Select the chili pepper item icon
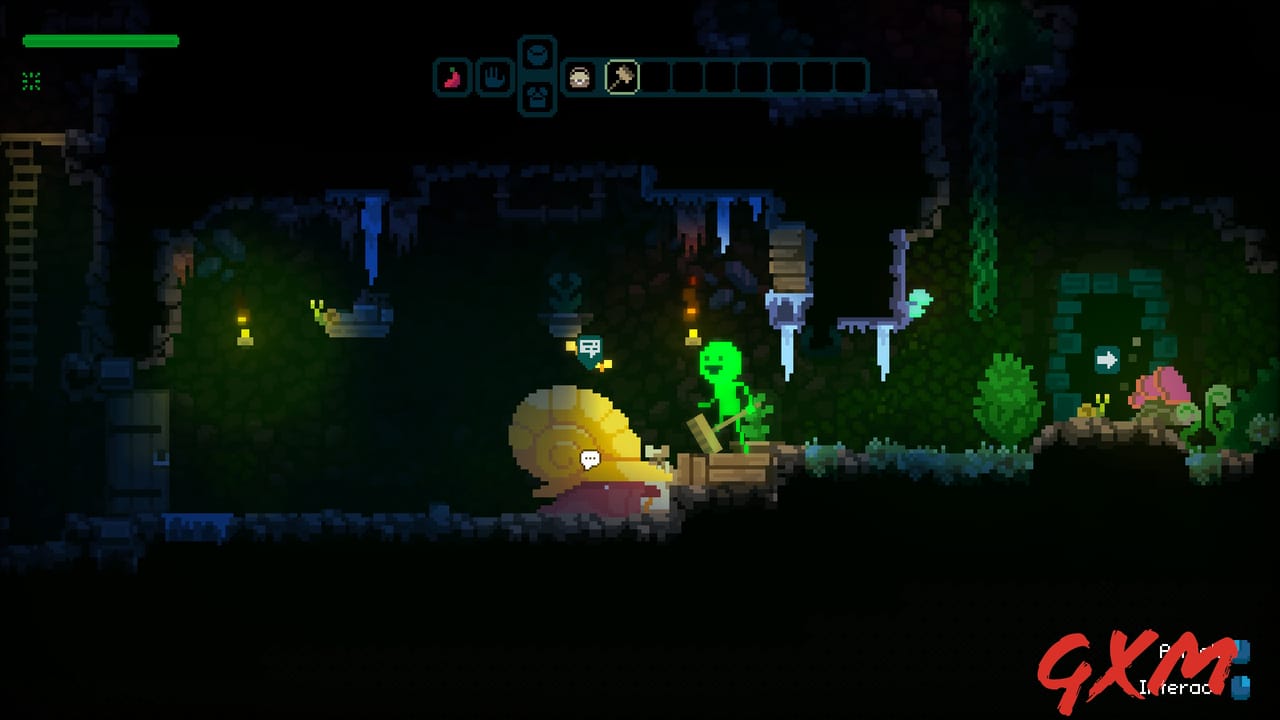The height and width of the screenshot is (720, 1280). point(451,78)
